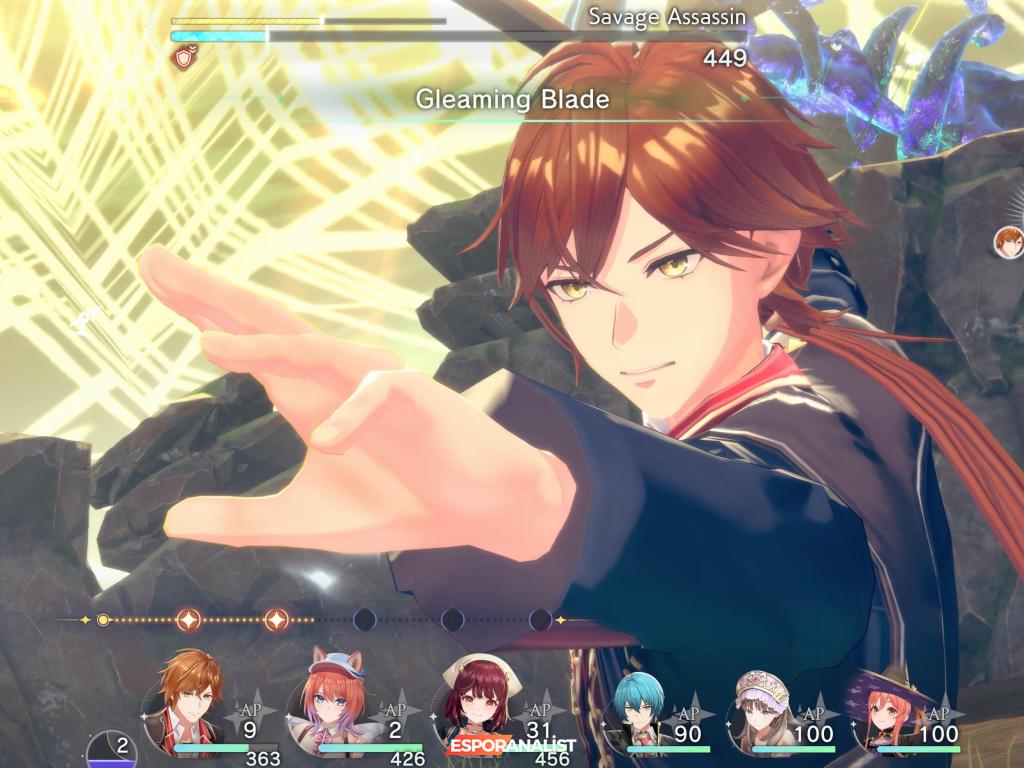
Task: Select the first glowing star node on timeline
Action: [189, 620]
